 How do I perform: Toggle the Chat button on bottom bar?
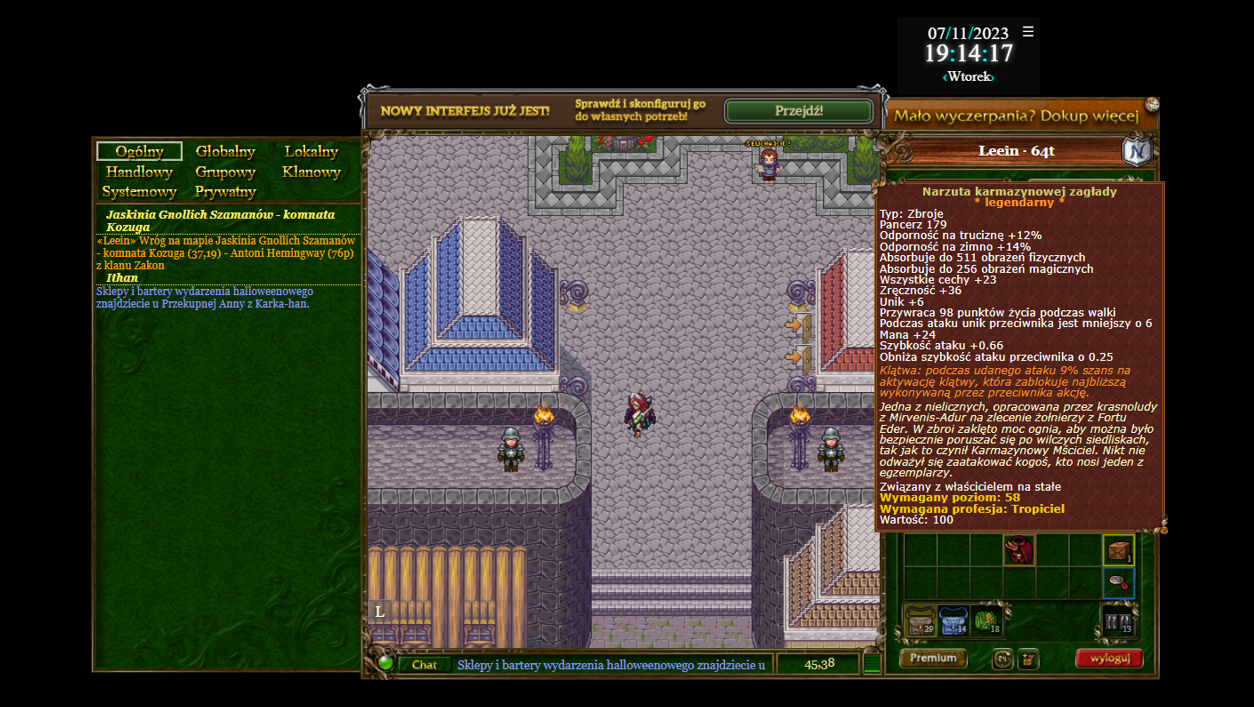(424, 664)
